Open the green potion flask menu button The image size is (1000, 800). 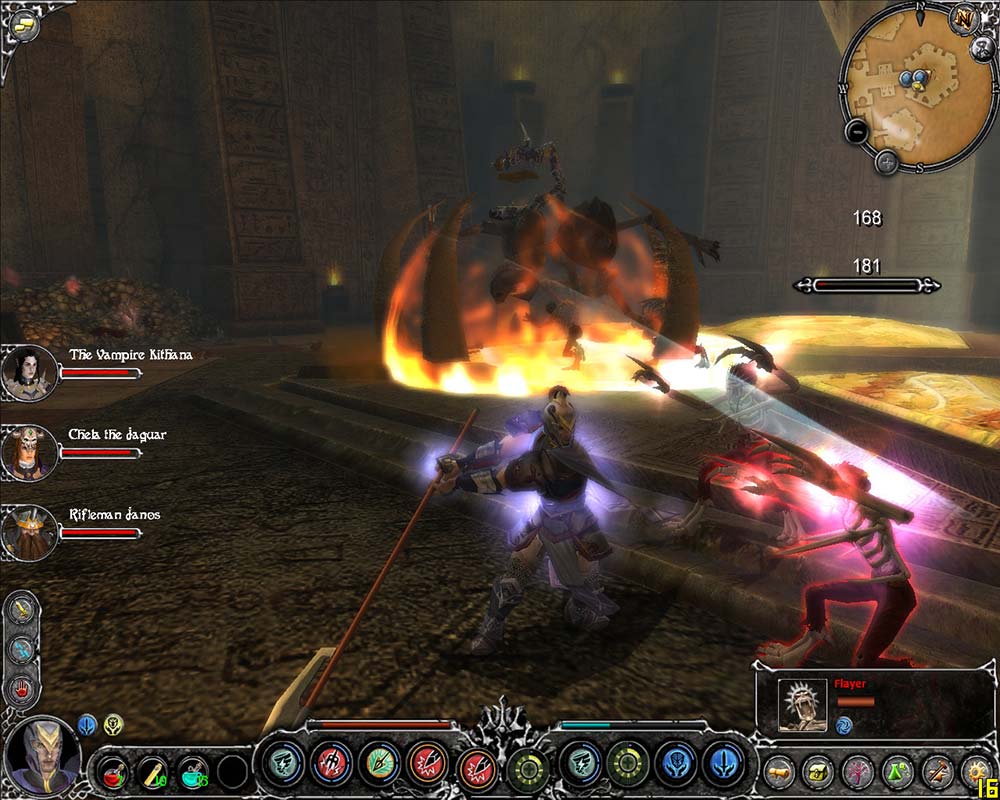(896, 771)
